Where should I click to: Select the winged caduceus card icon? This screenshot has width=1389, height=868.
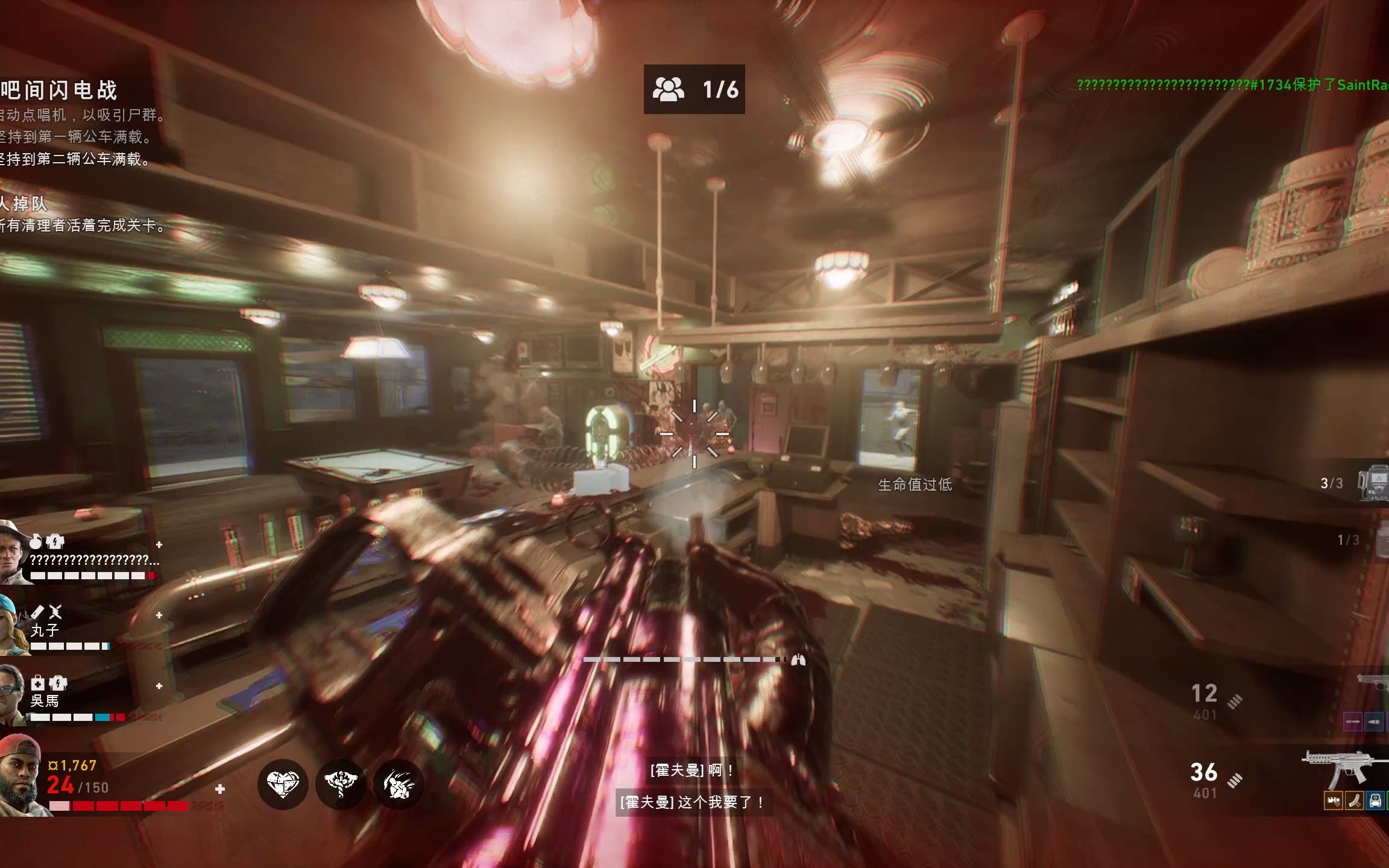coord(341,784)
